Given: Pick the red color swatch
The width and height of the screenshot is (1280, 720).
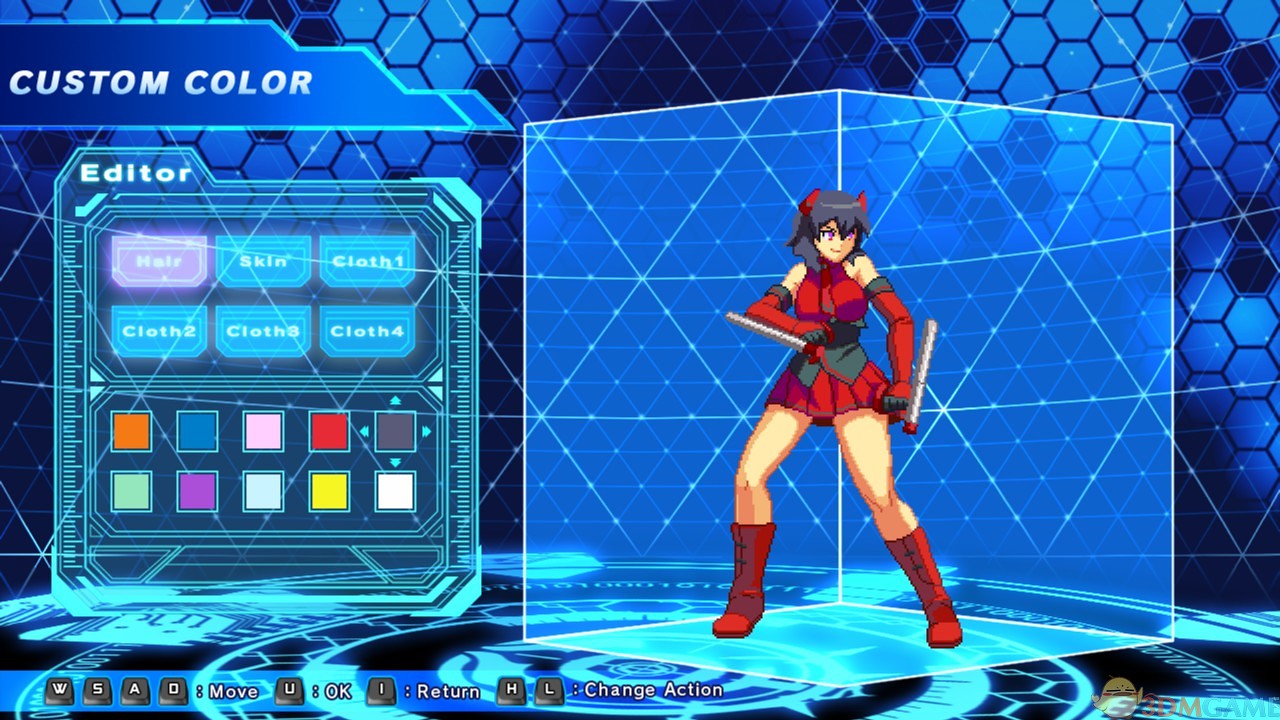Looking at the screenshot, I should pos(327,431).
